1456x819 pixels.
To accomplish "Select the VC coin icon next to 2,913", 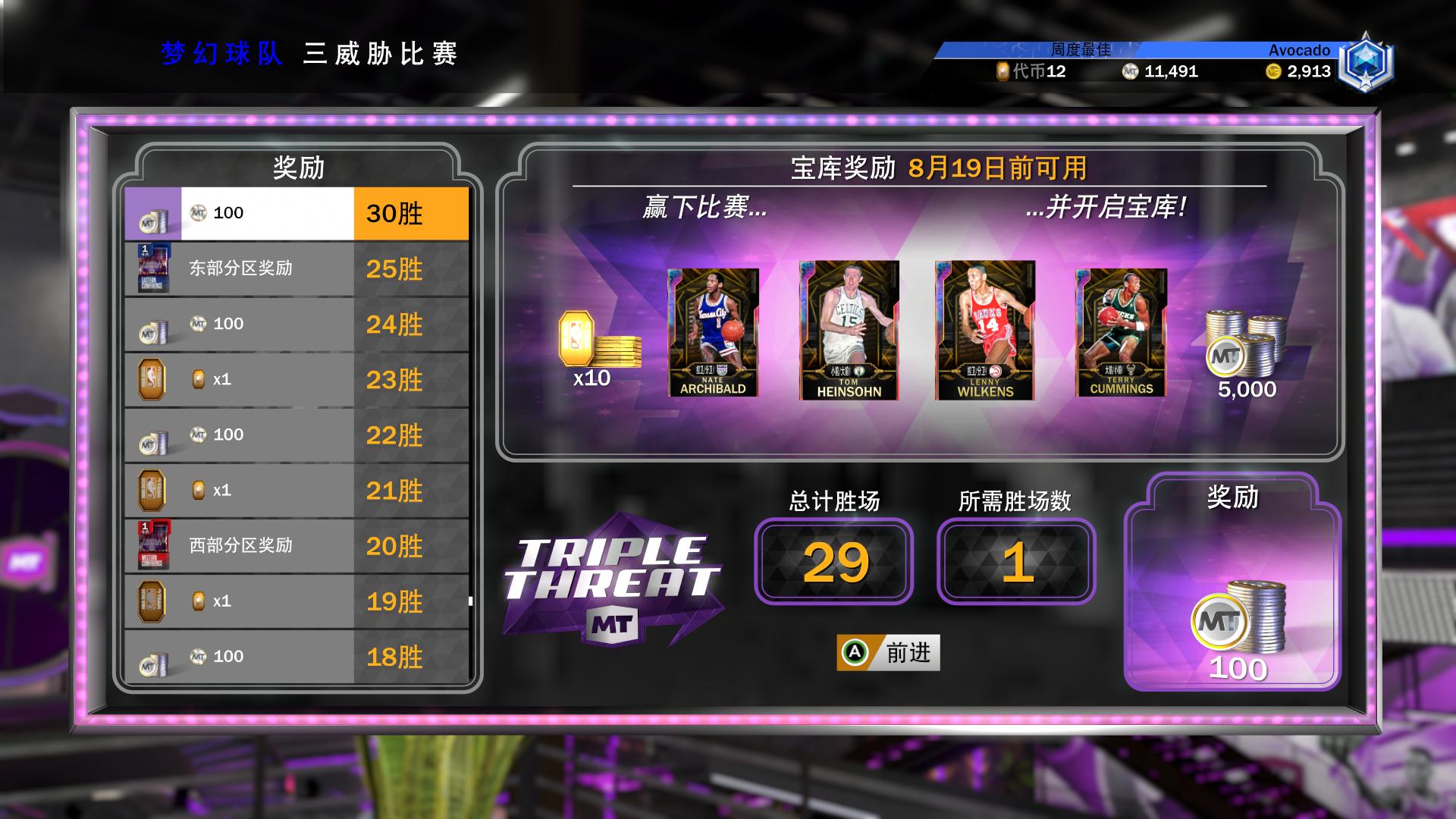I will pos(1273,72).
